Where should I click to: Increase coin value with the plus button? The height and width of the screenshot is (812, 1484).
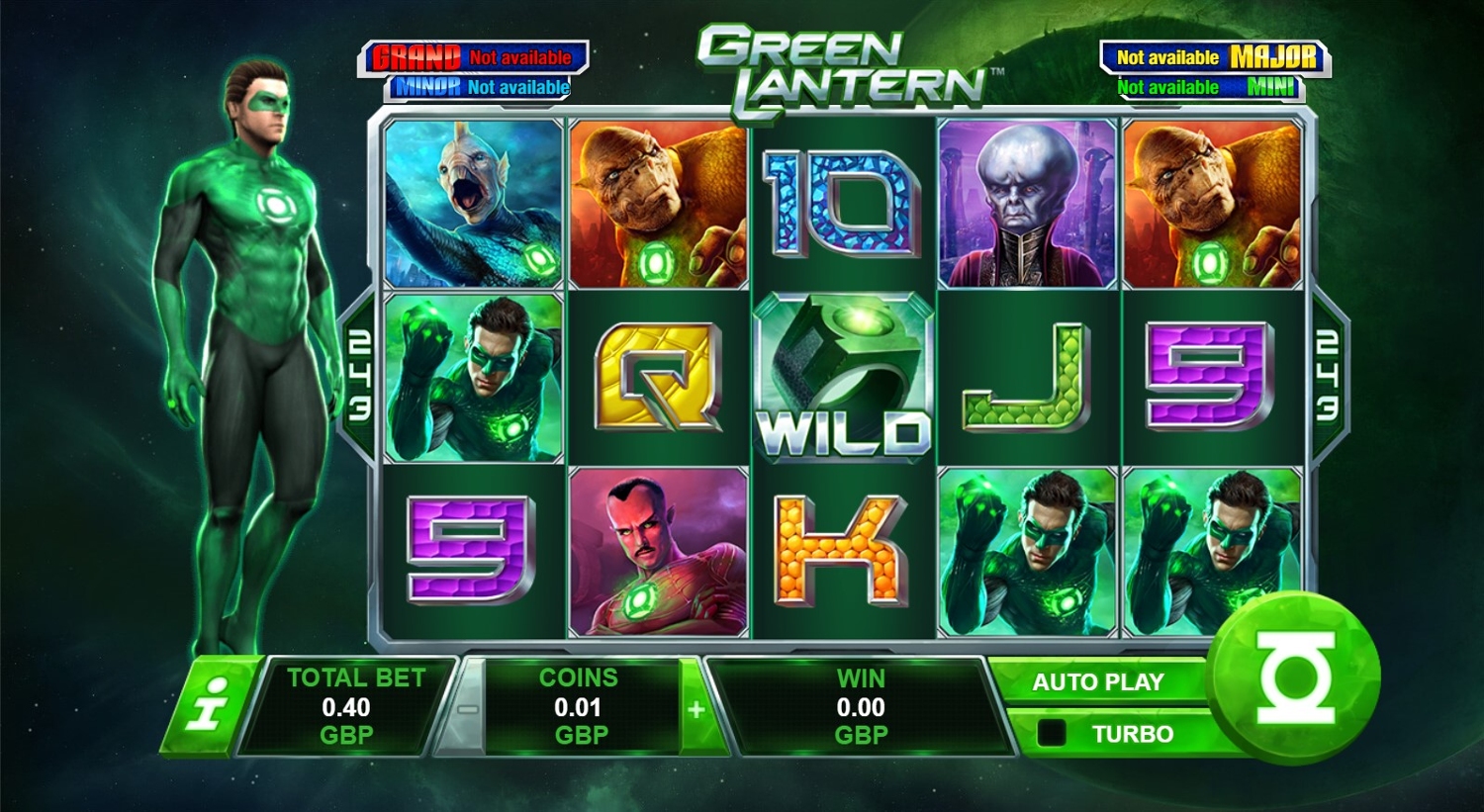696,709
